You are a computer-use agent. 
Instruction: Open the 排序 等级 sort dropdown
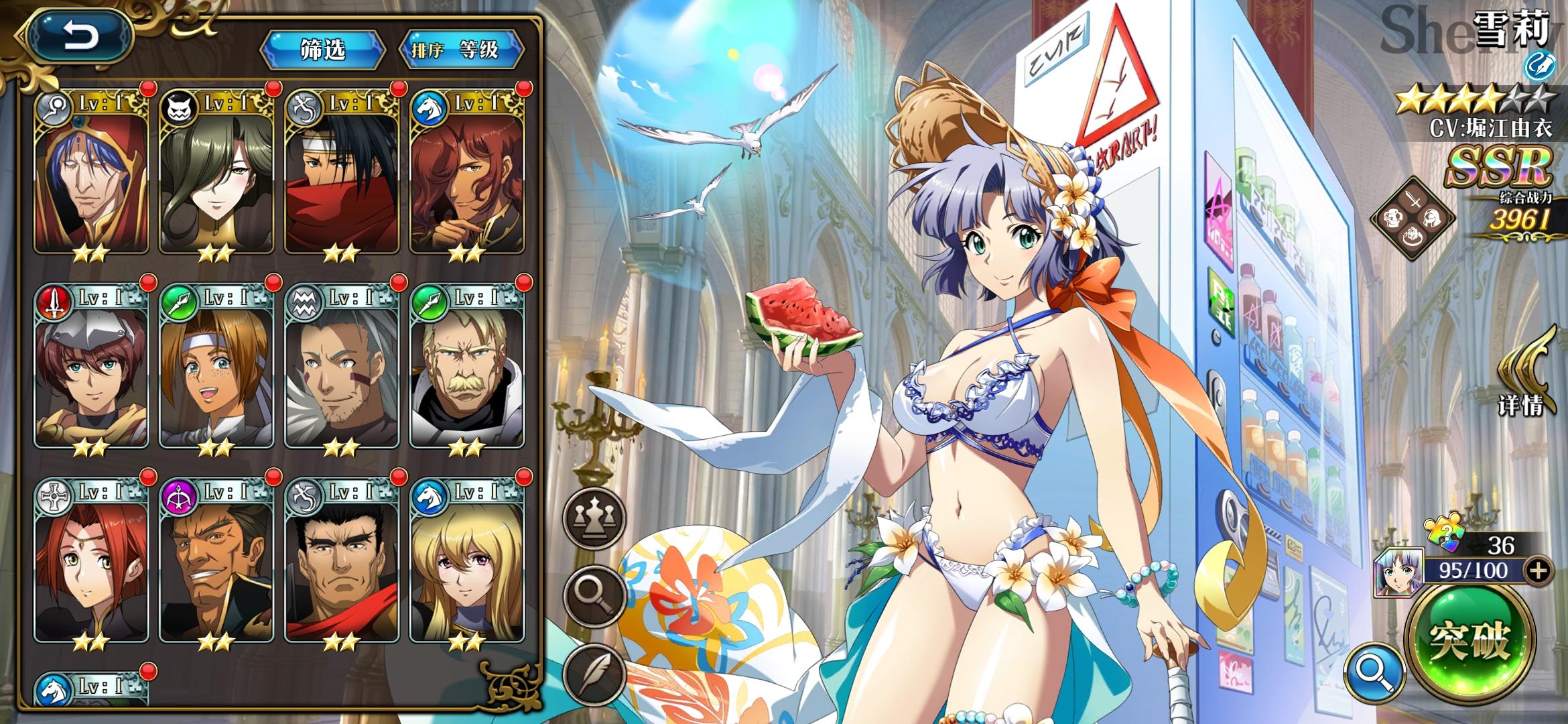(462, 49)
